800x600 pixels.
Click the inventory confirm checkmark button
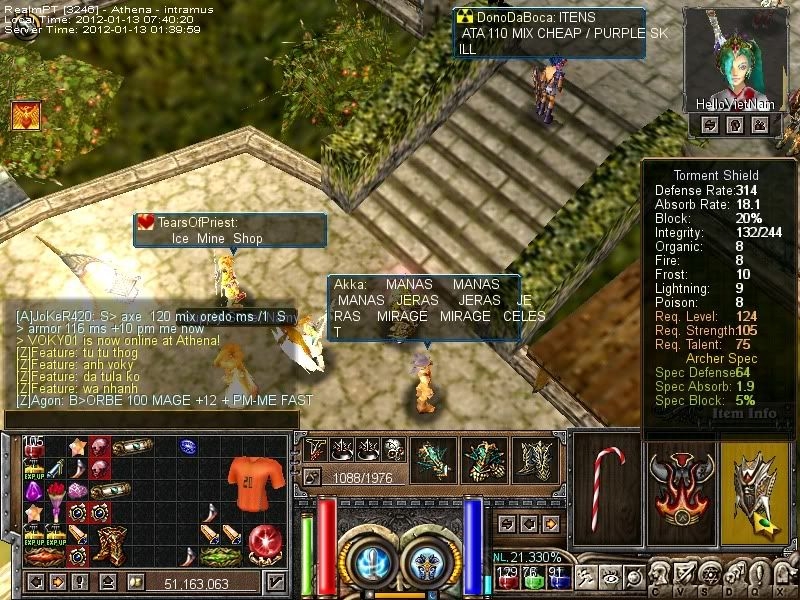click(276, 581)
